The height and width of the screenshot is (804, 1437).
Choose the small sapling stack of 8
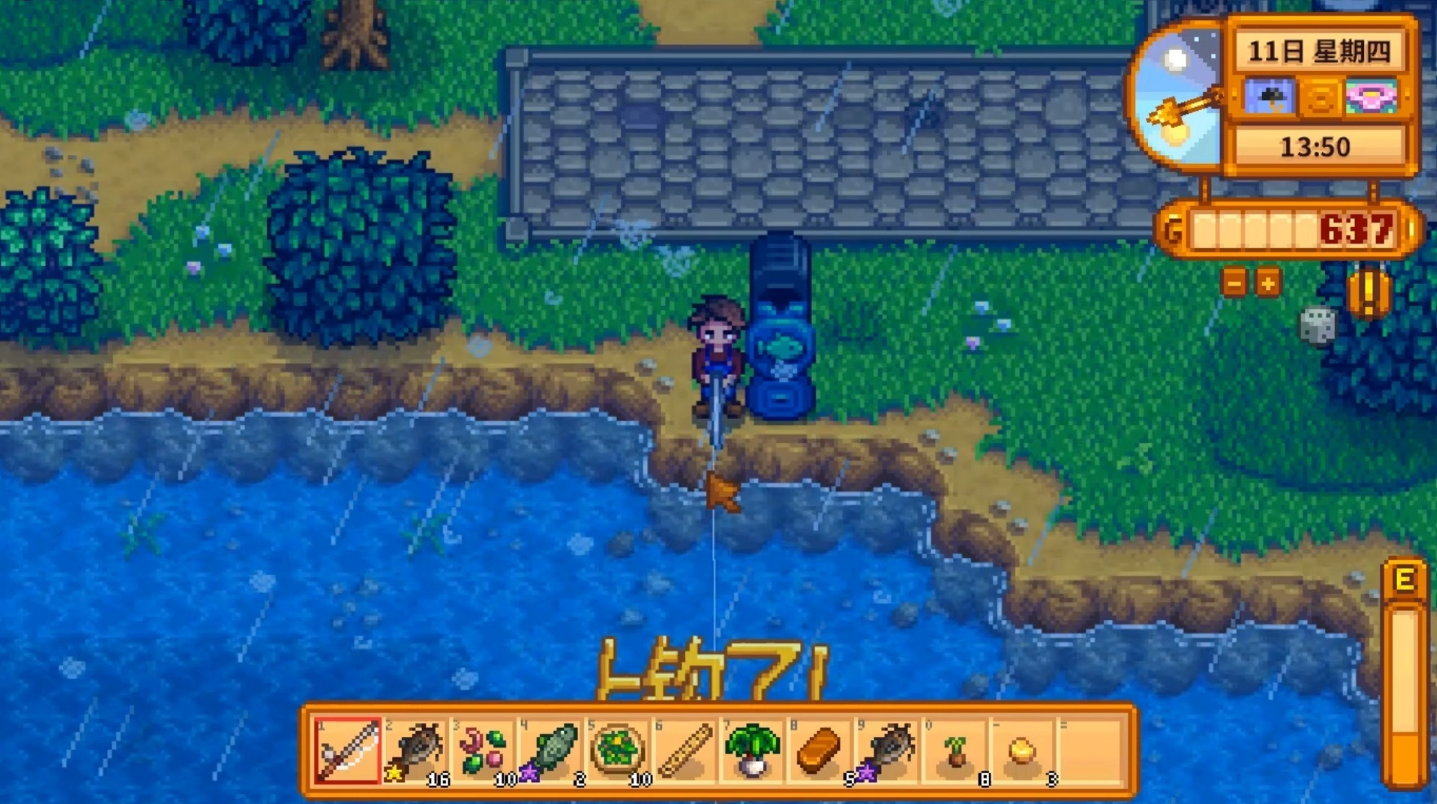pyautogui.click(x=956, y=750)
